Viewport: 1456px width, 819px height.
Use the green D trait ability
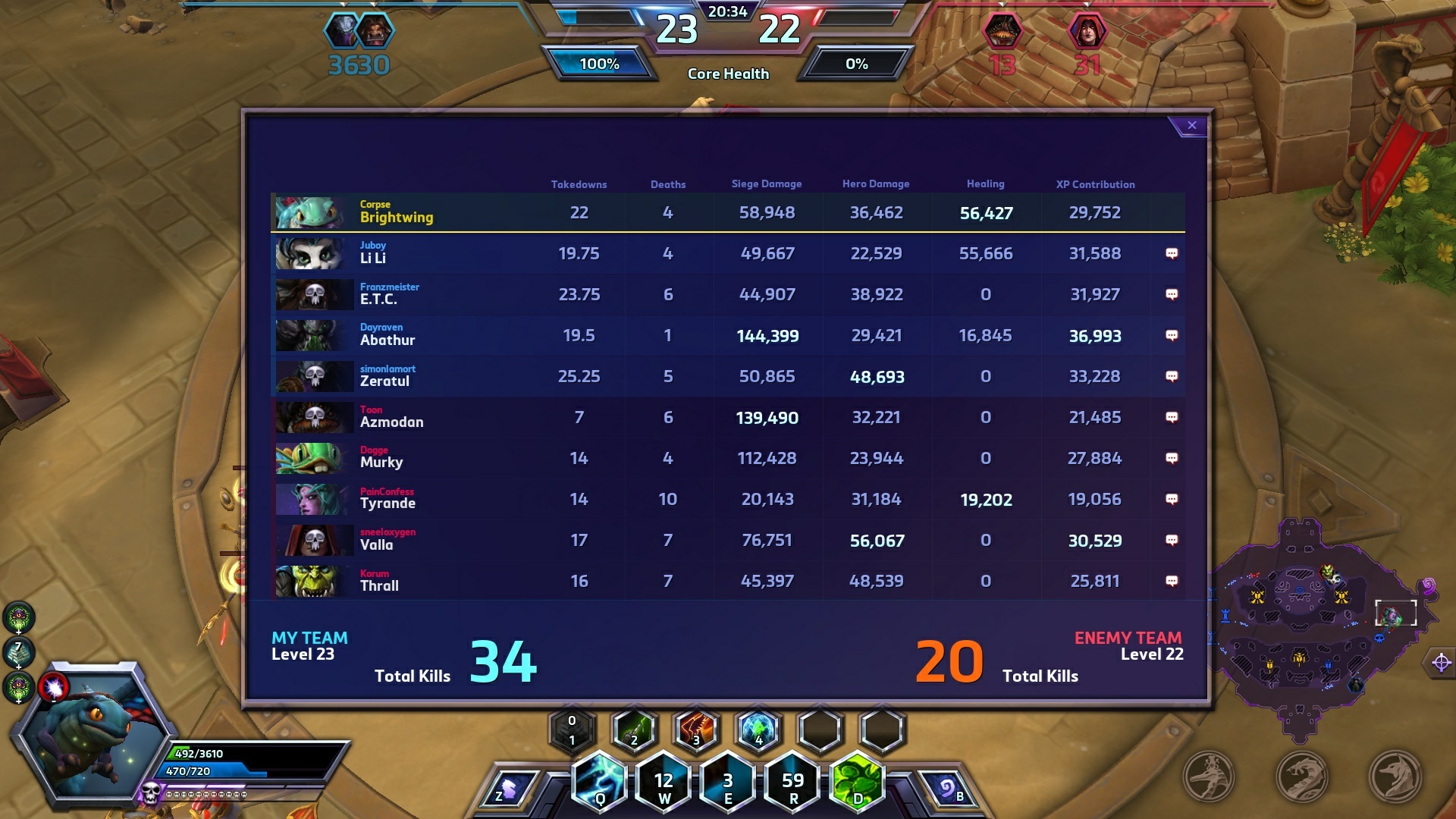click(858, 783)
